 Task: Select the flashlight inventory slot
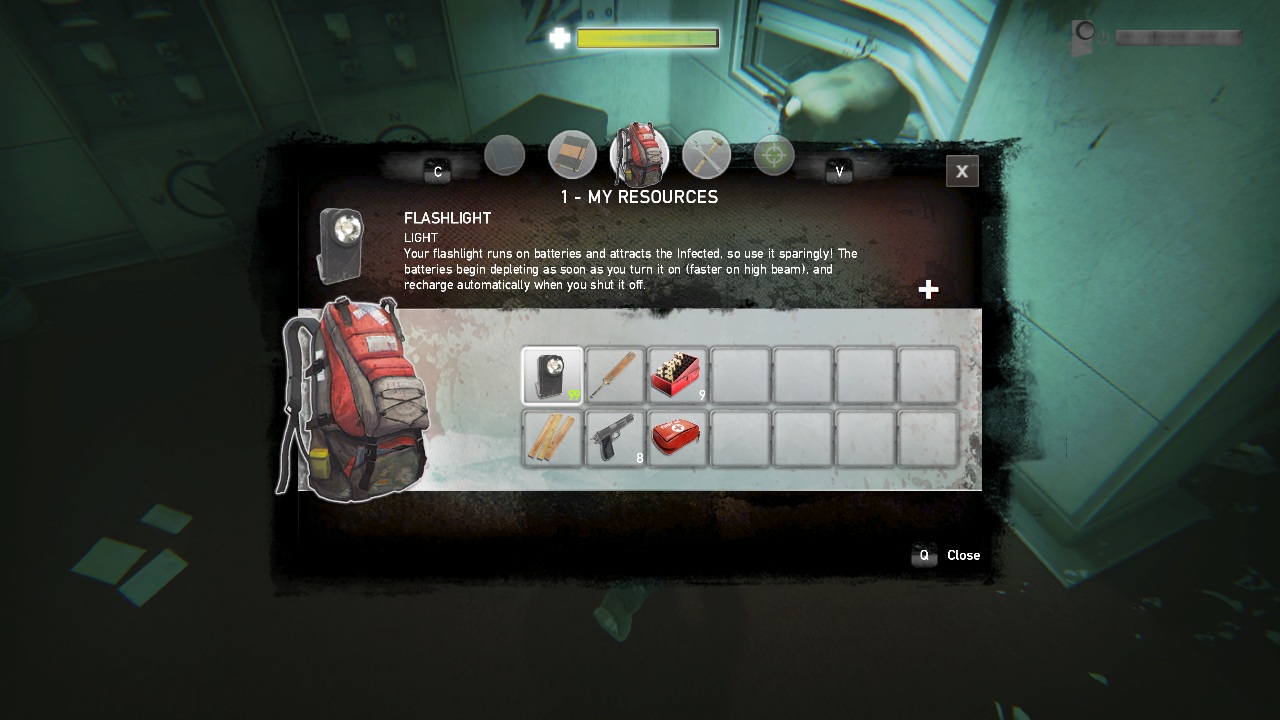pyautogui.click(x=552, y=376)
